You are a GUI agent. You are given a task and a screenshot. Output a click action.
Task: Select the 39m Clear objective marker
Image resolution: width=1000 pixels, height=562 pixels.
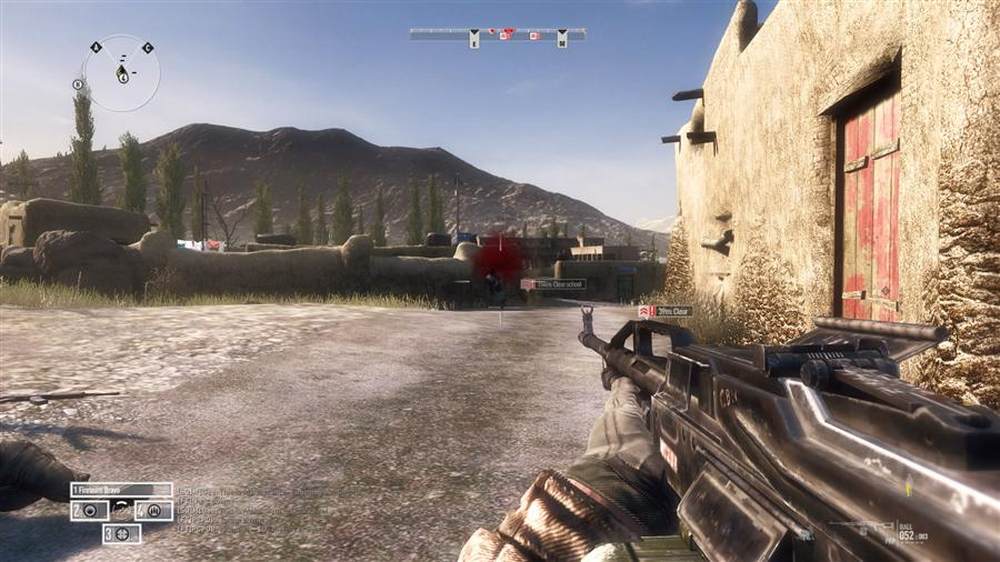pos(665,312)
